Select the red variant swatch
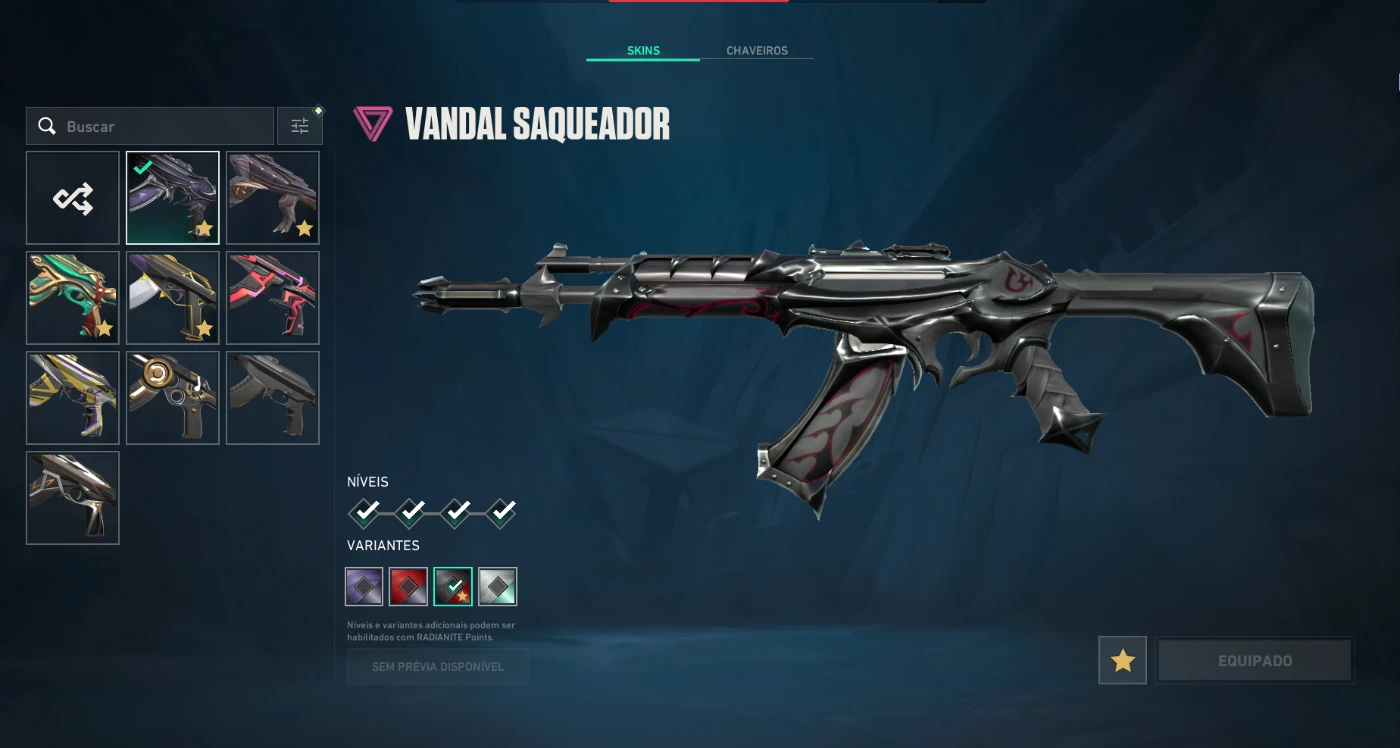Screen dimensions: 1400x748 408,587
